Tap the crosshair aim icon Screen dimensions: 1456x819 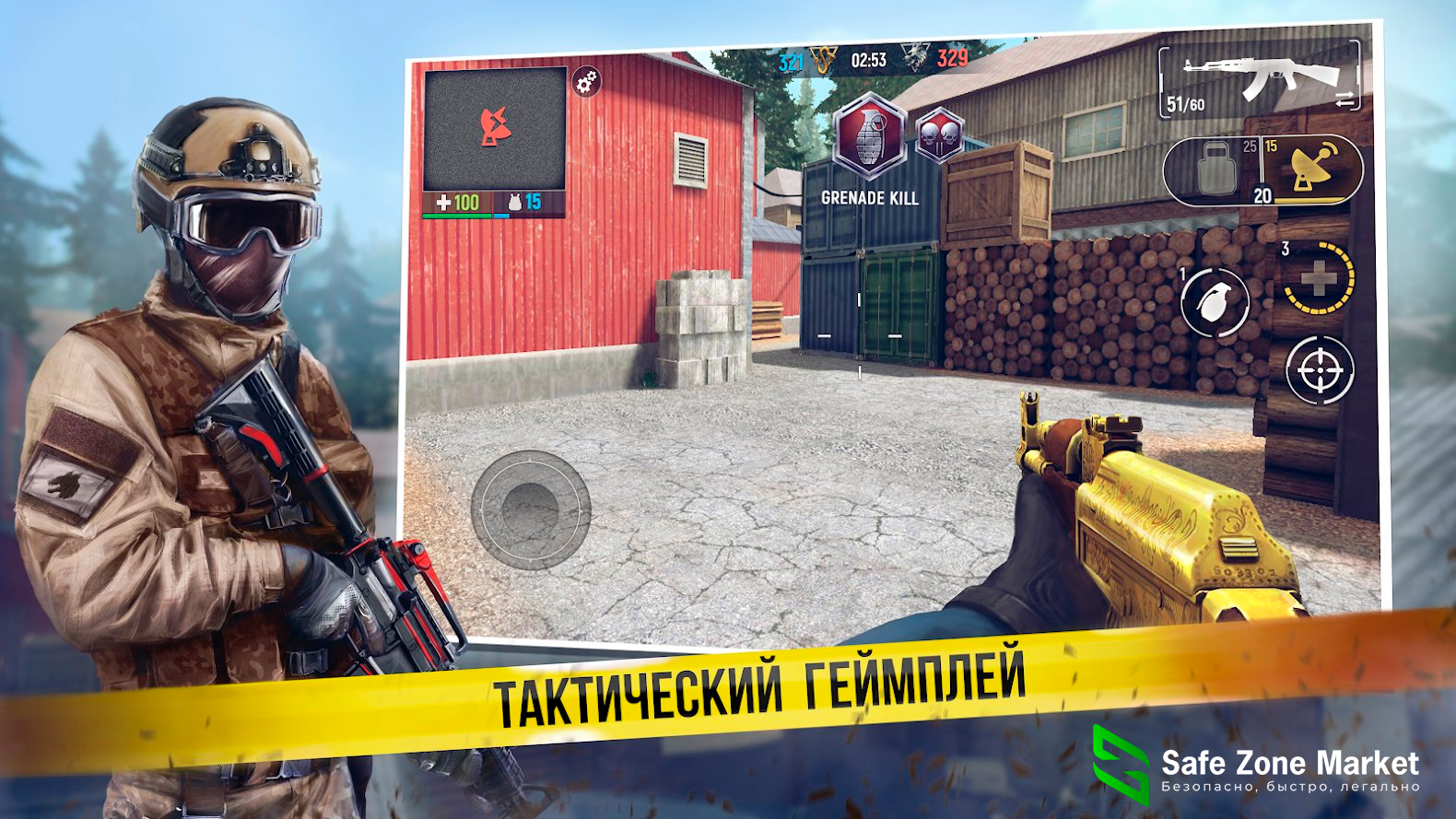pos(1321,372)
